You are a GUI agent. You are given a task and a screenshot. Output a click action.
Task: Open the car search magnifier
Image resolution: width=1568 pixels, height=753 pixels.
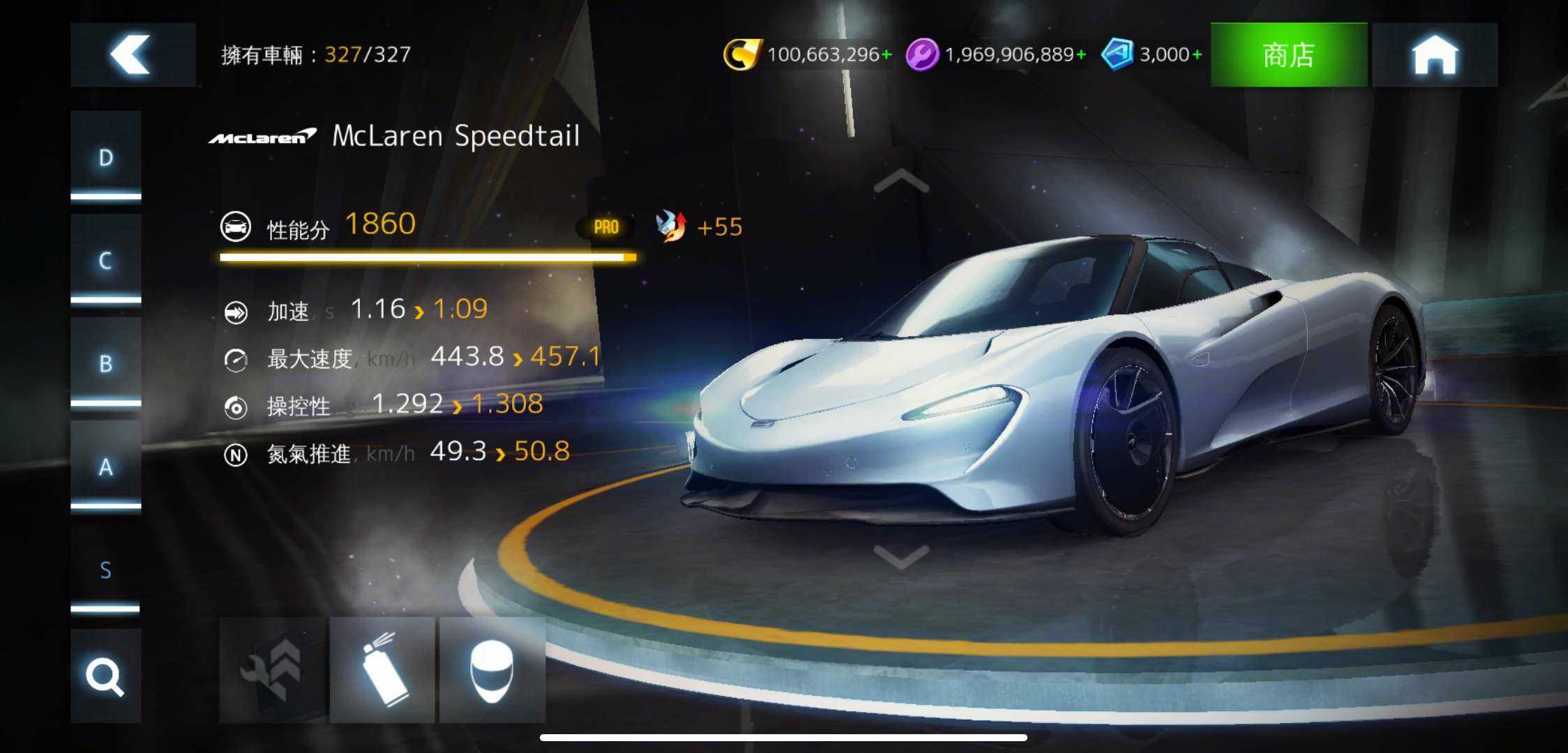coord(105,675)
